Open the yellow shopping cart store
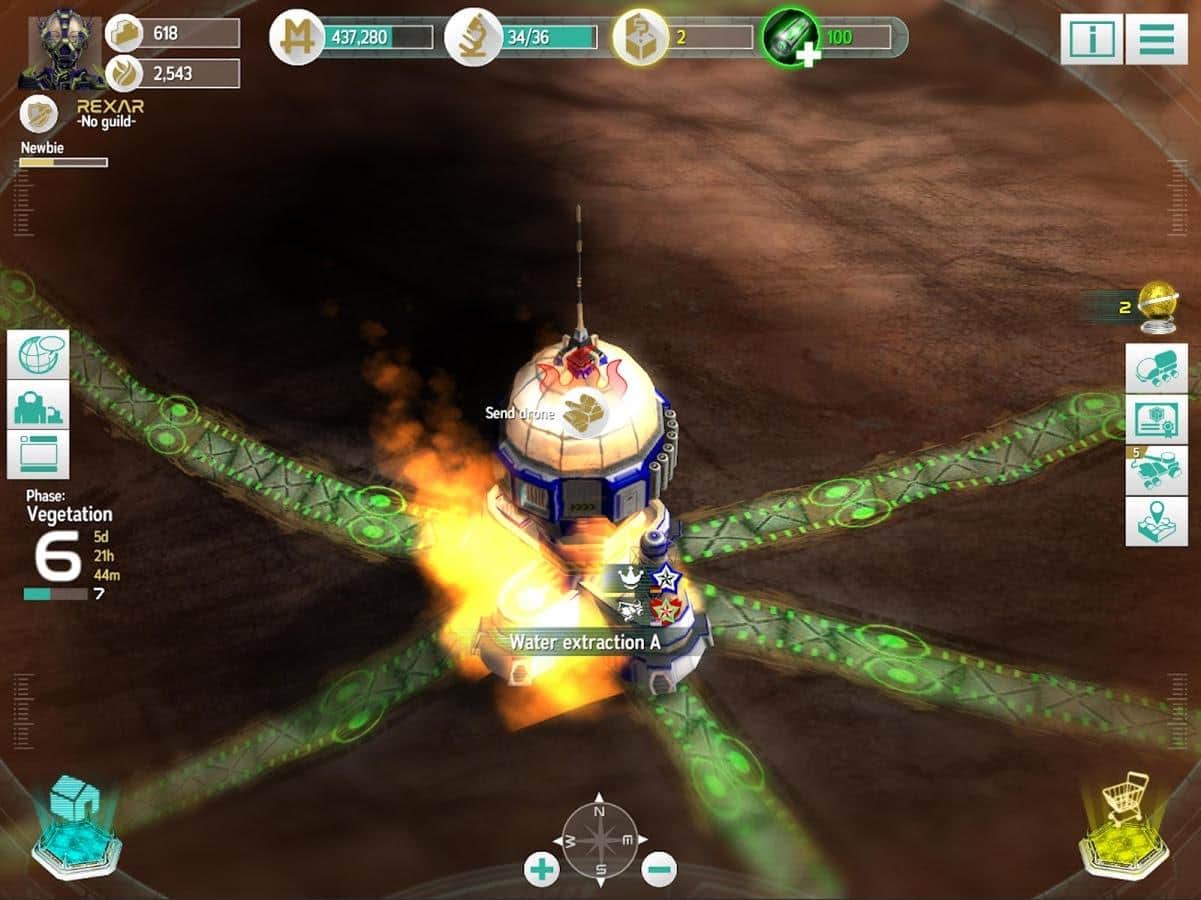The height and width of the screenshot is (900, 1201). coord(1127,826)
